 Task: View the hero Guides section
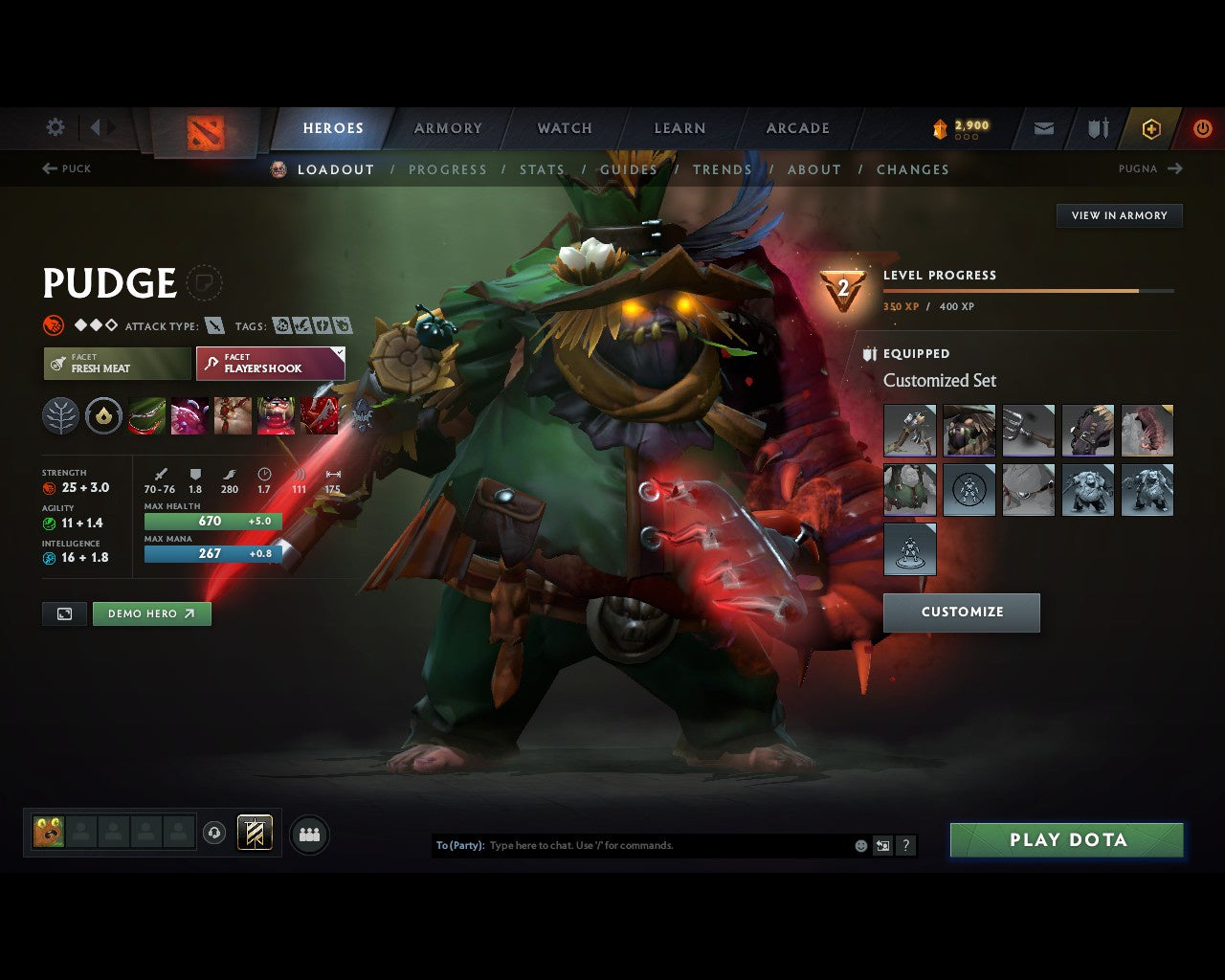coord(628,169)
